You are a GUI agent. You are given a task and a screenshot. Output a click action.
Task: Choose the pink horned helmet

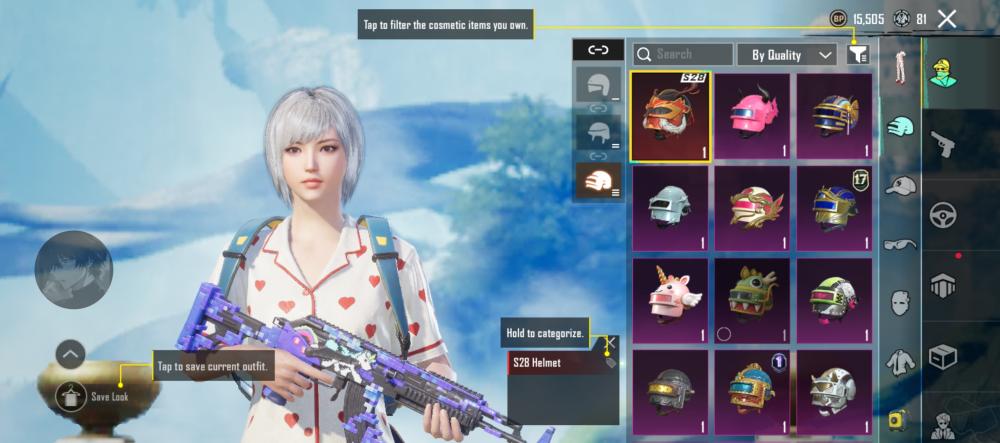752,116
